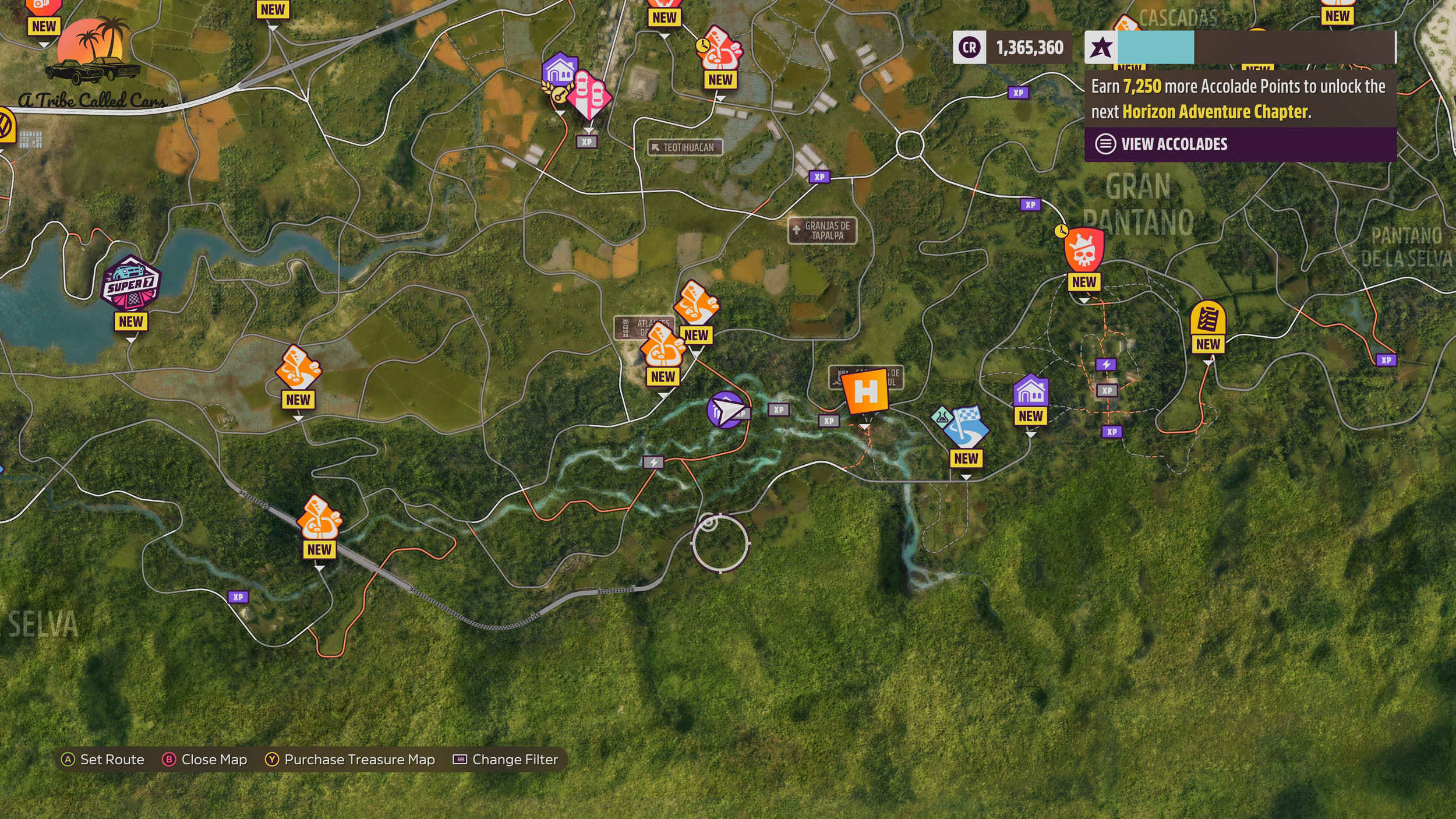Select the teal flask icon beside the race flag
1456x819 pixels.
pyautogui.click(x=941, y=417)
